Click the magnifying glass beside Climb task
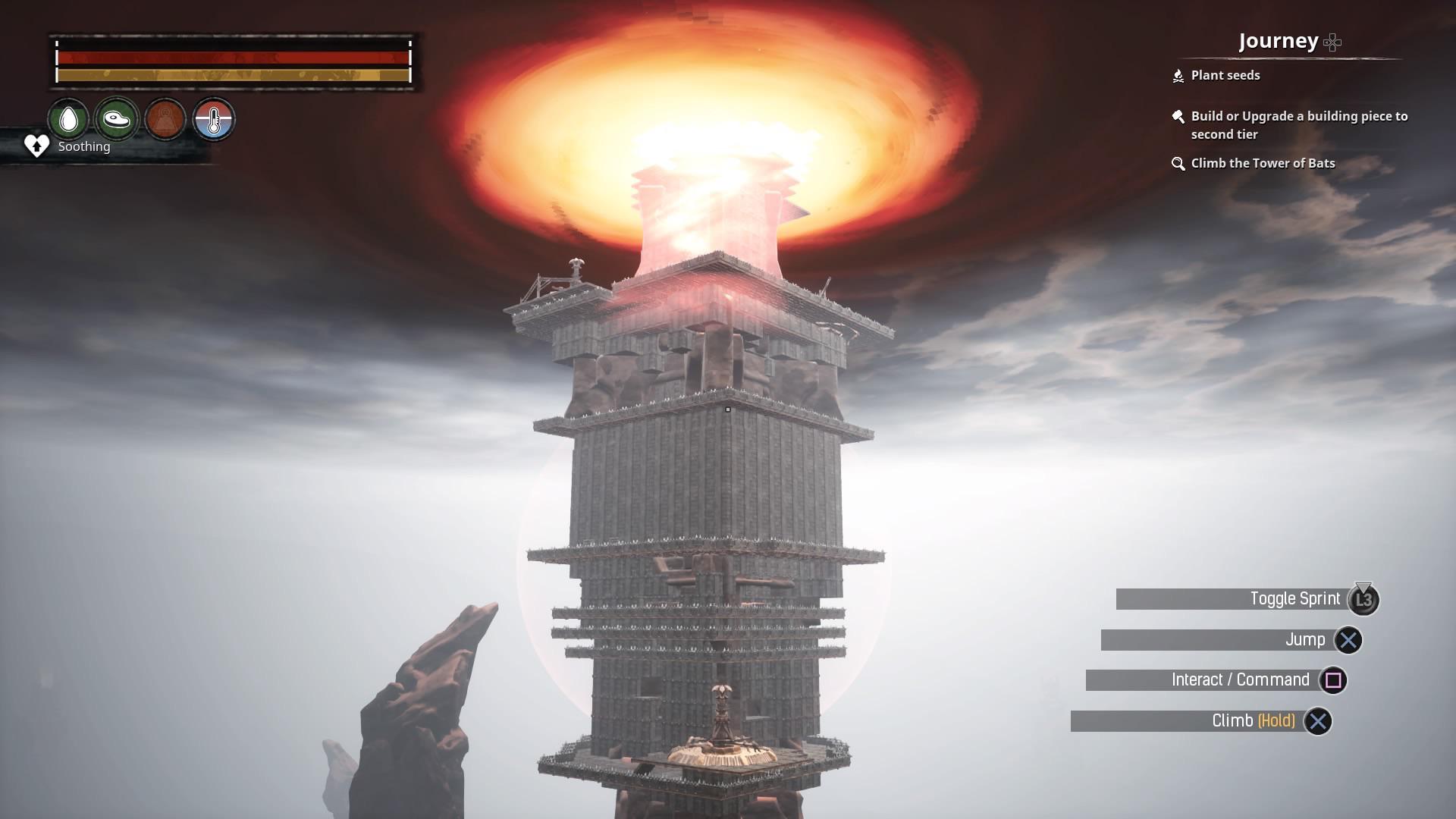This screenshot has height=819, width=1456. [1178, 163]
